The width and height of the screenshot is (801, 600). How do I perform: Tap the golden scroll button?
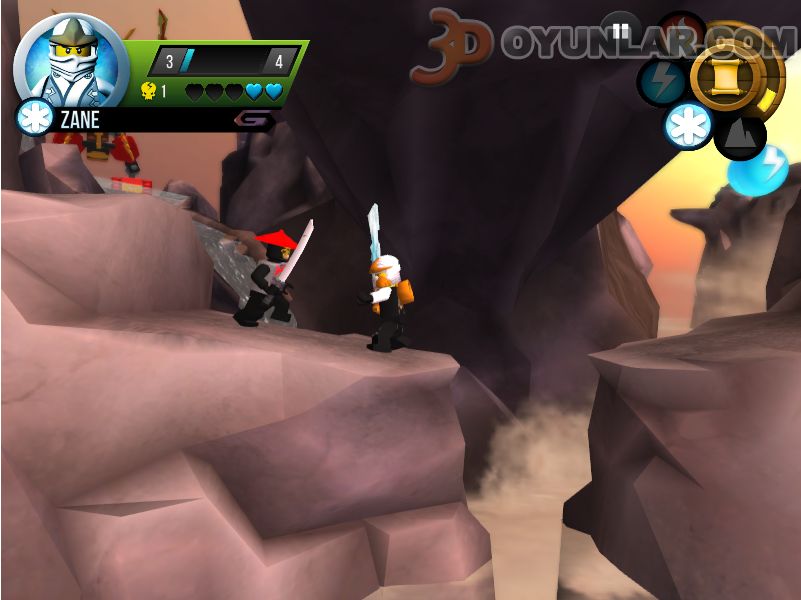tap(729, 76)
